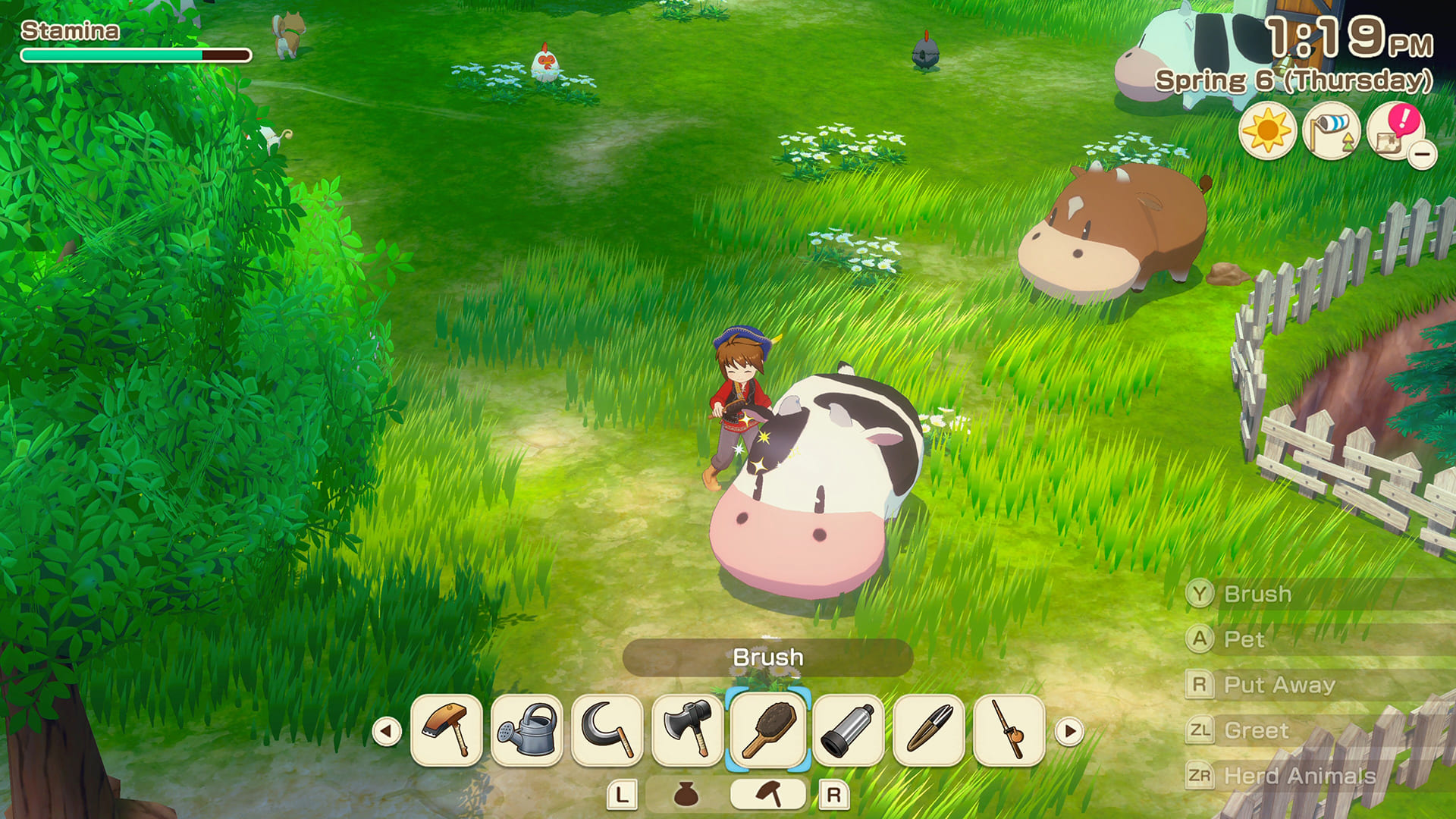Switch to the tools tab
1456x819 pixels.
click(768, 794)
